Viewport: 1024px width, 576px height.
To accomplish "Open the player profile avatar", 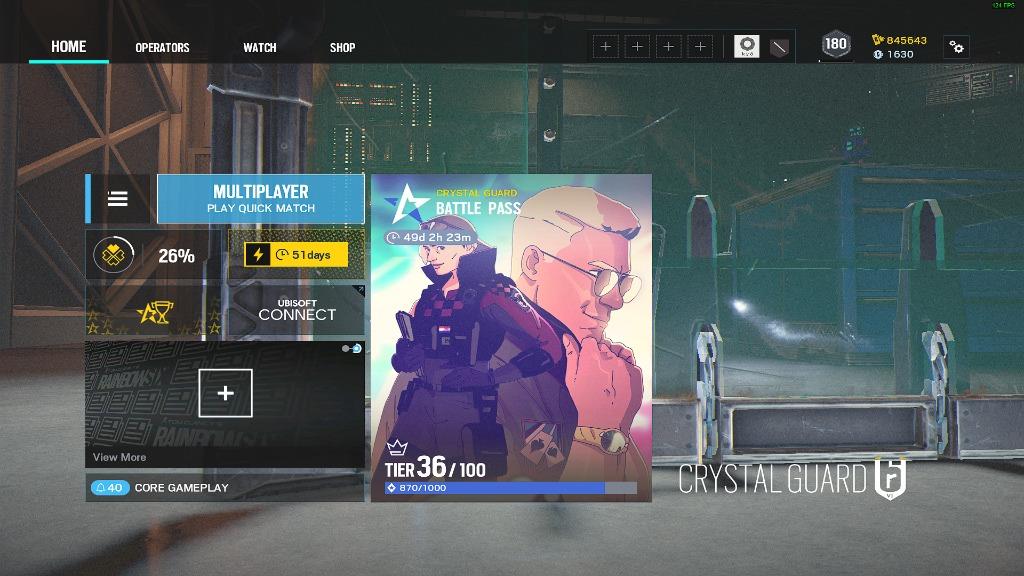I will click(746, 46).
